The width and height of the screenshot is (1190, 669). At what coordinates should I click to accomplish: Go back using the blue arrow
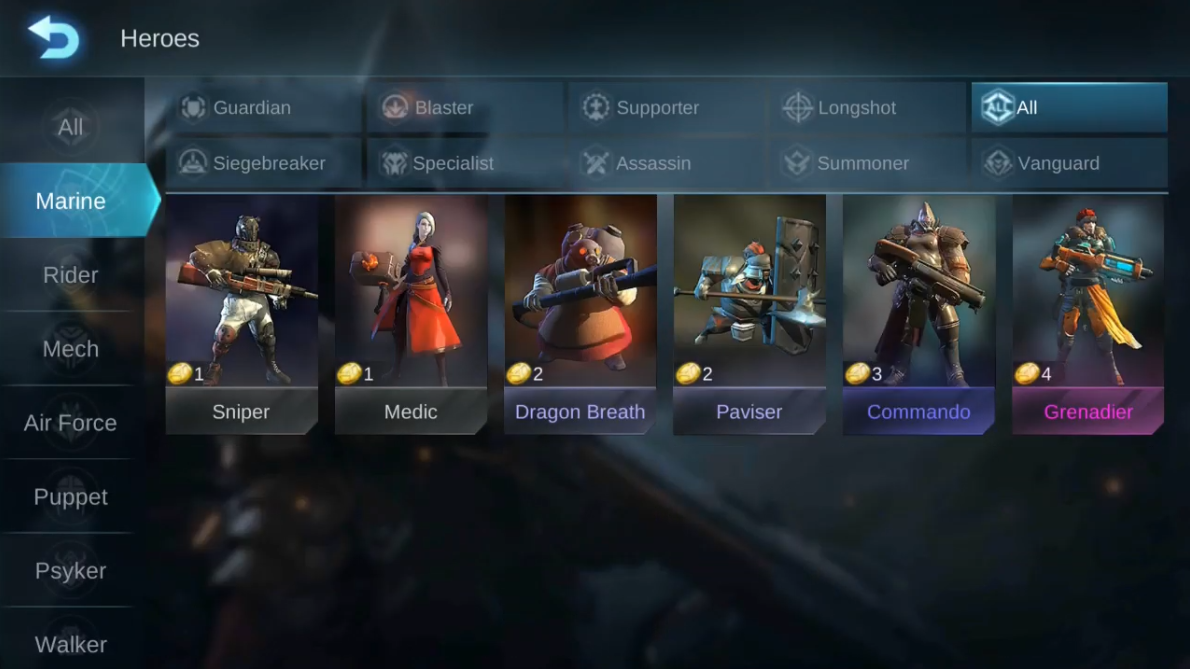[x=54, y=37]
